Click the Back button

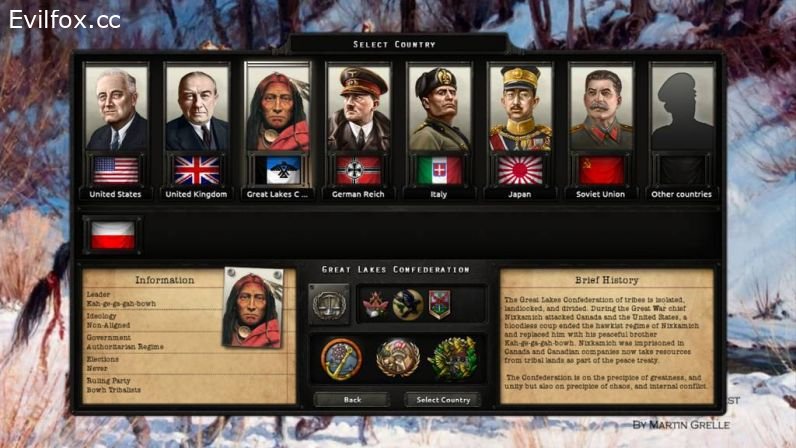tap(352, 399)
